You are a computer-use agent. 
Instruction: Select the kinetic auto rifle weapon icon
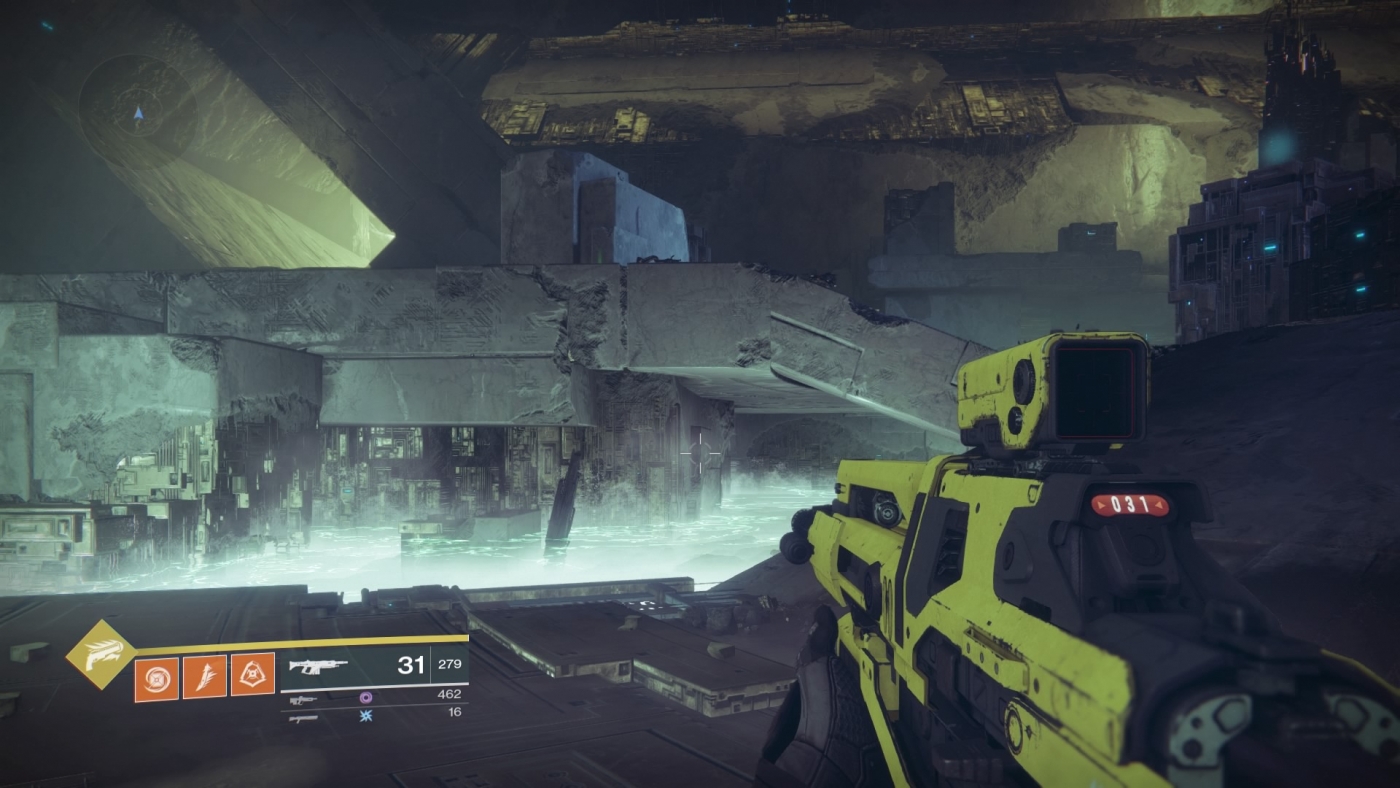coord(317,668)
